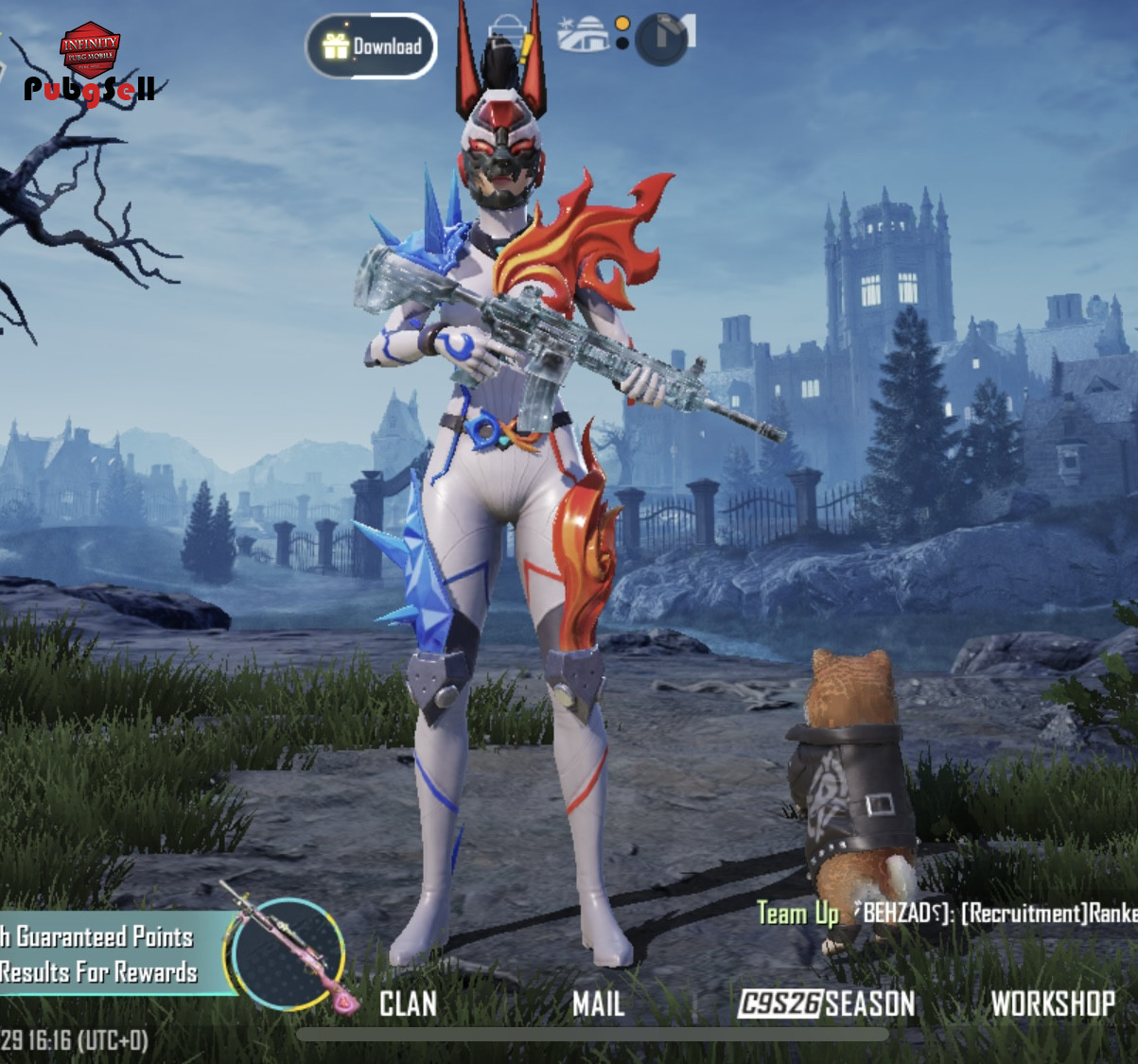The image size is (1138, 1064).
Task: Click the round M icon at top
Action: (664, 39)
